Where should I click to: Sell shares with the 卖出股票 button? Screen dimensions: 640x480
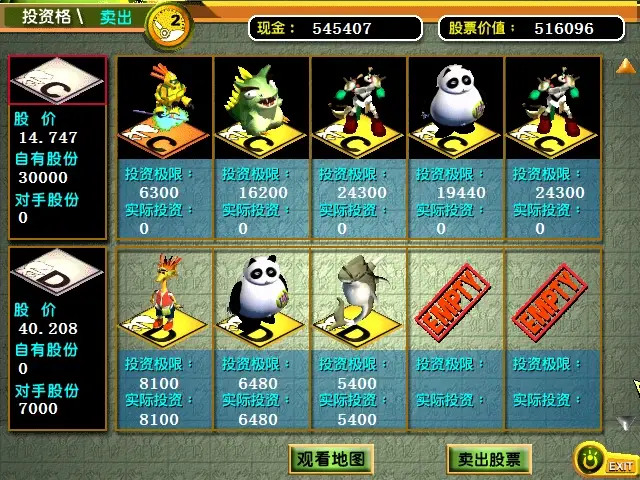(489, 460)
